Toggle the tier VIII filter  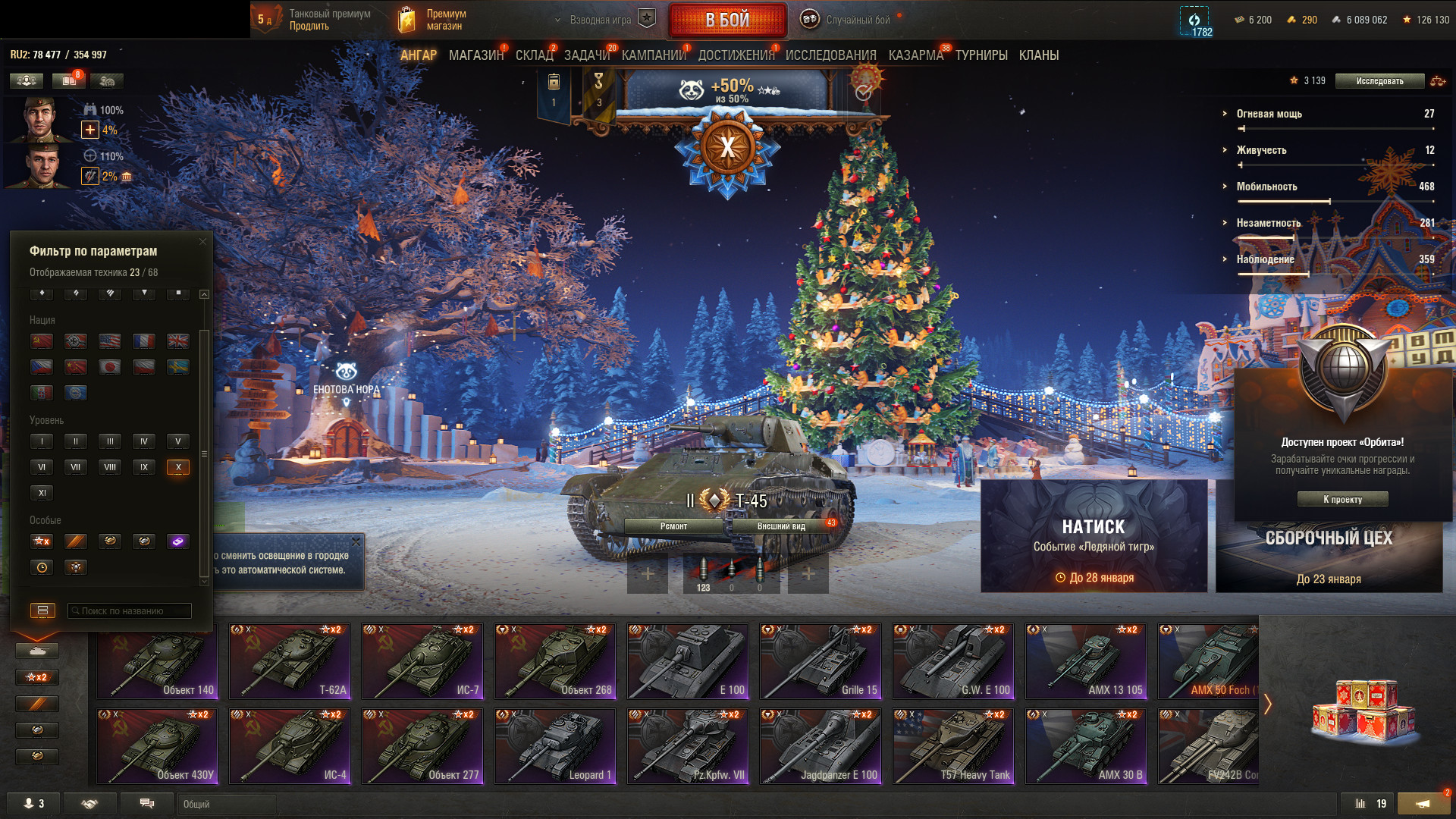coord(110,467)
